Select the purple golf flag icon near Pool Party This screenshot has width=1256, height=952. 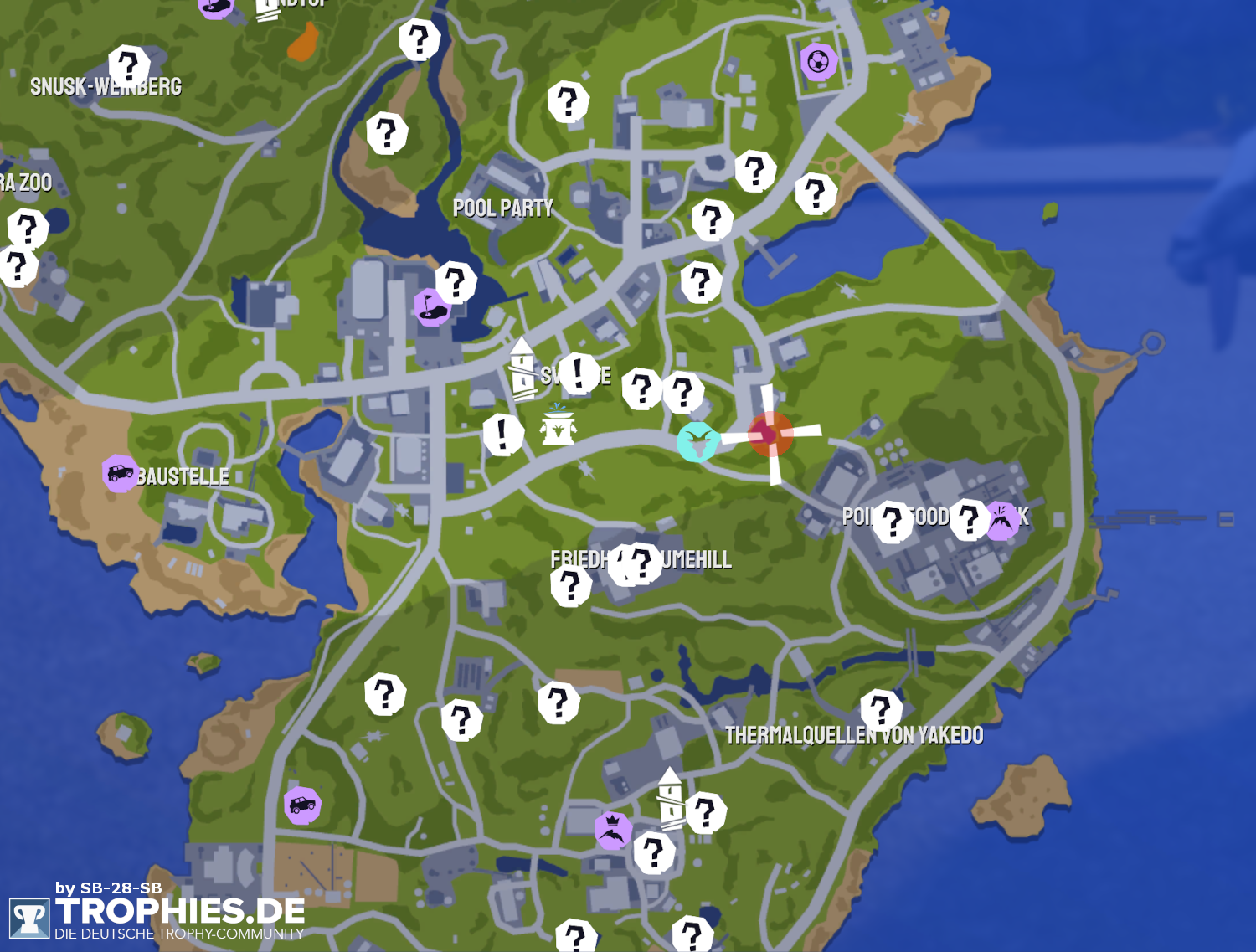(430, 307)
